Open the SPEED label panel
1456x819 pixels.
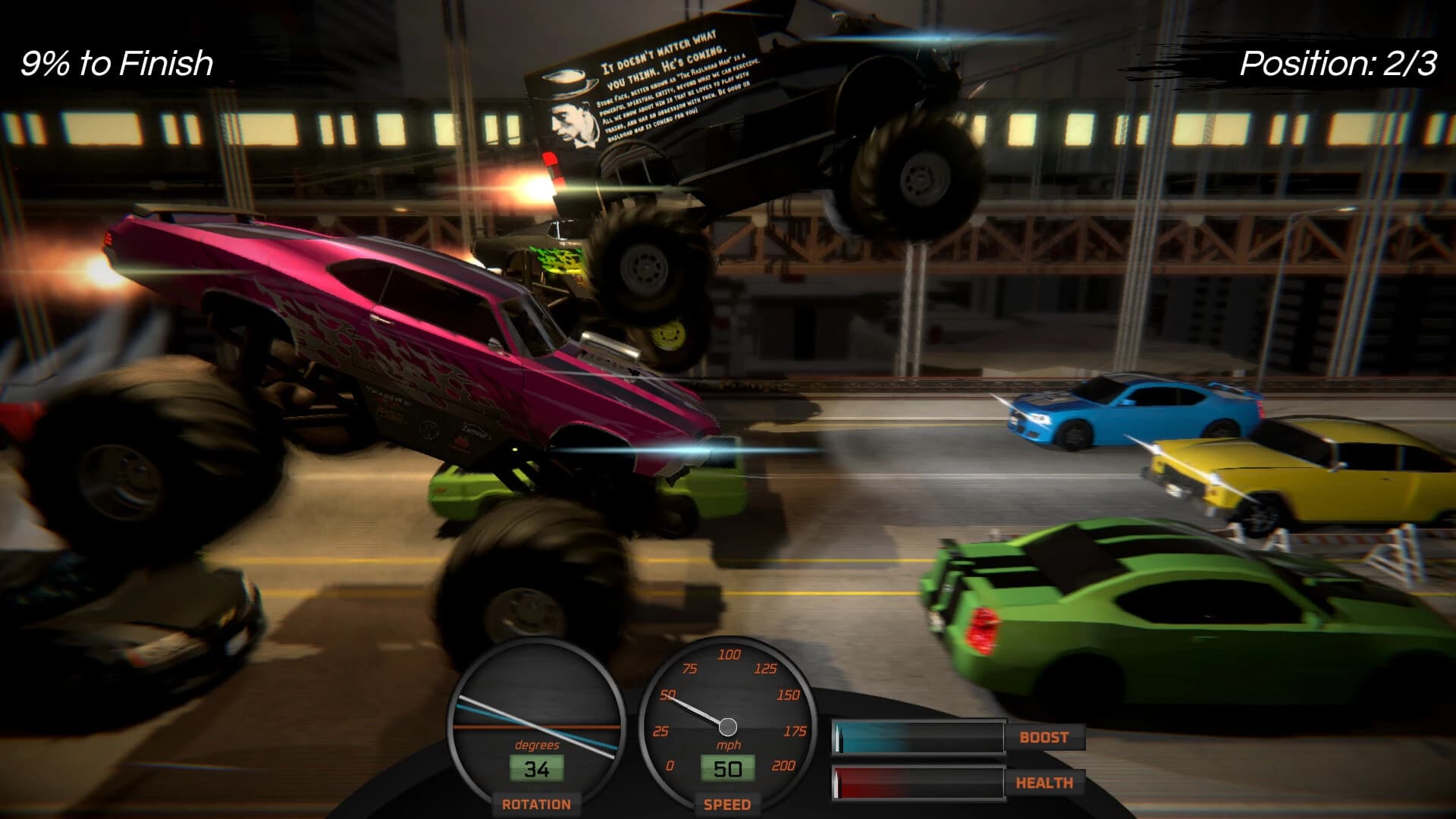(x=726, y=805)
